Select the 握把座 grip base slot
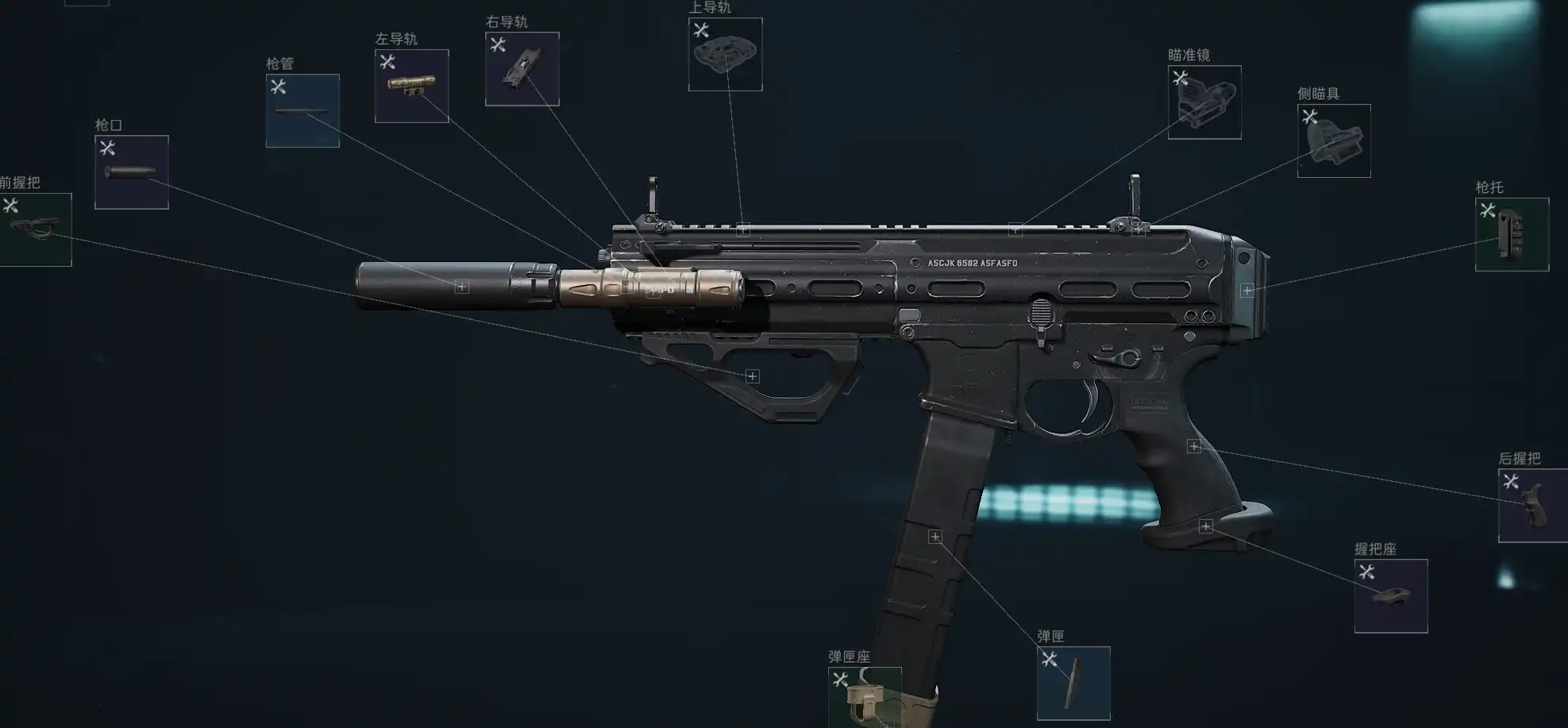This screenshot has width=1568, height=728. point(1390,595)
